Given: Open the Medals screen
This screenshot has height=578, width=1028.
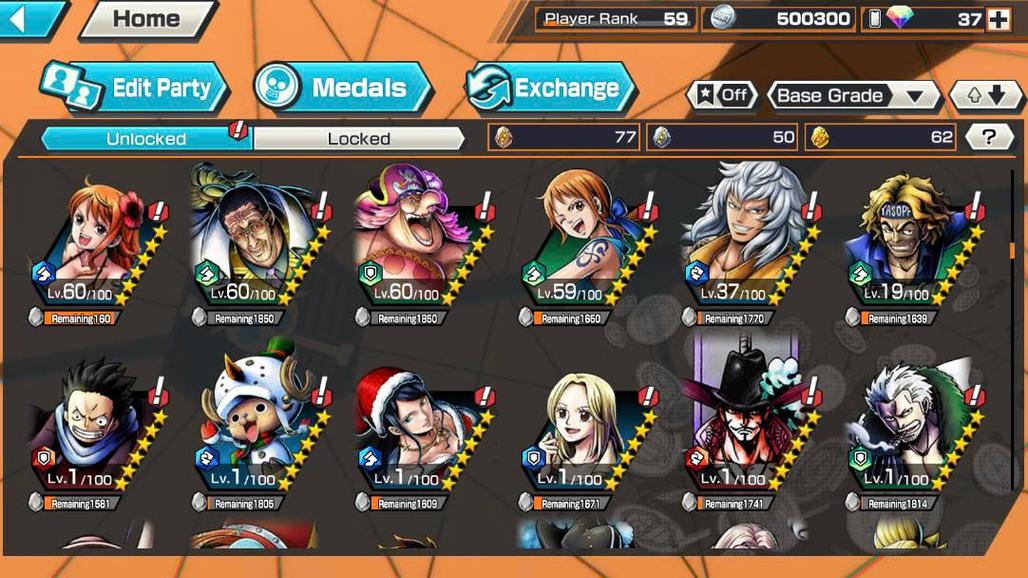Looking at the screenshot, I should coord(342,88).
